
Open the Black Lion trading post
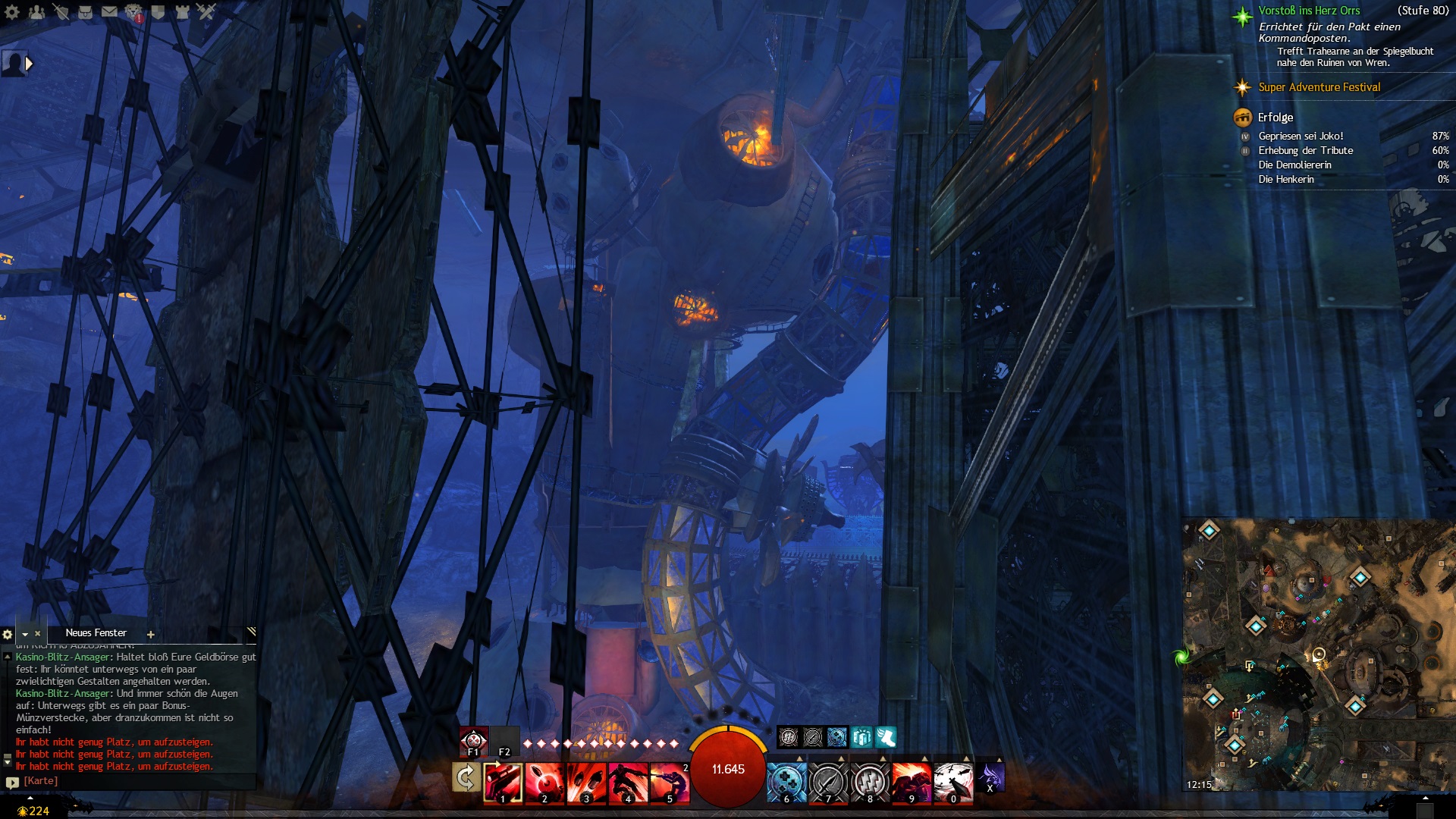pos(133,11)
